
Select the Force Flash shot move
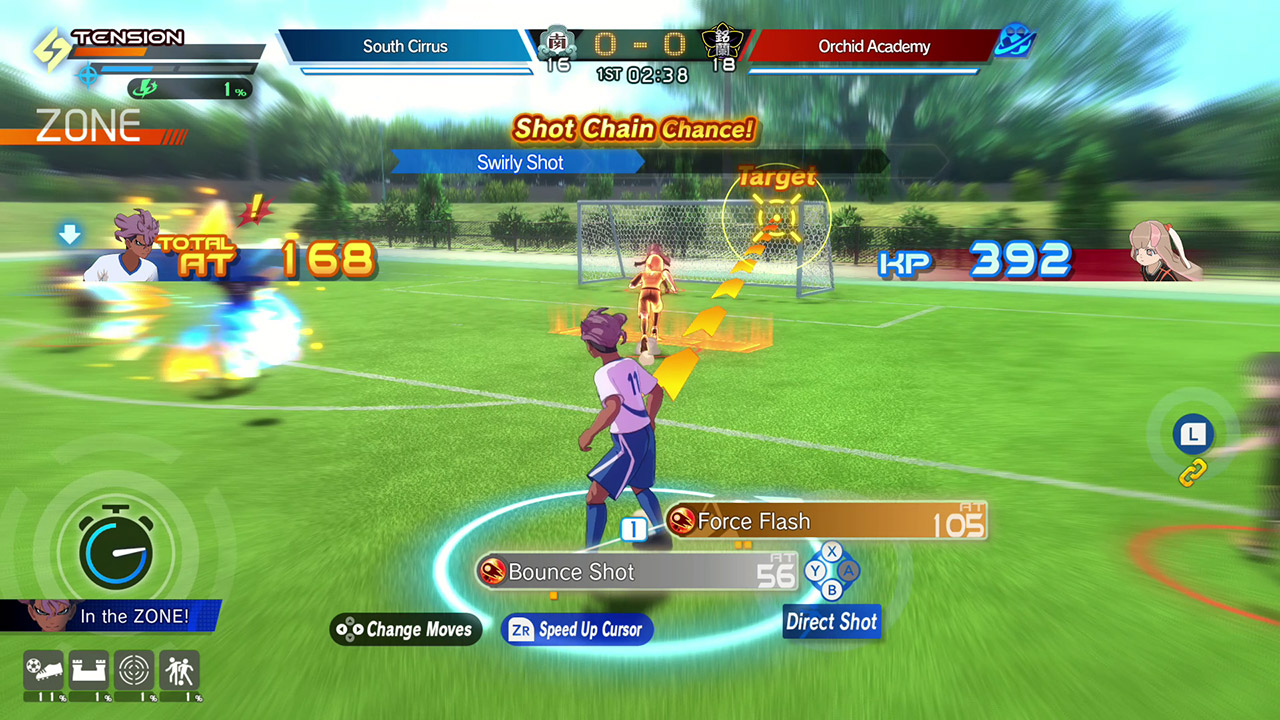click(x=825, y=521)
